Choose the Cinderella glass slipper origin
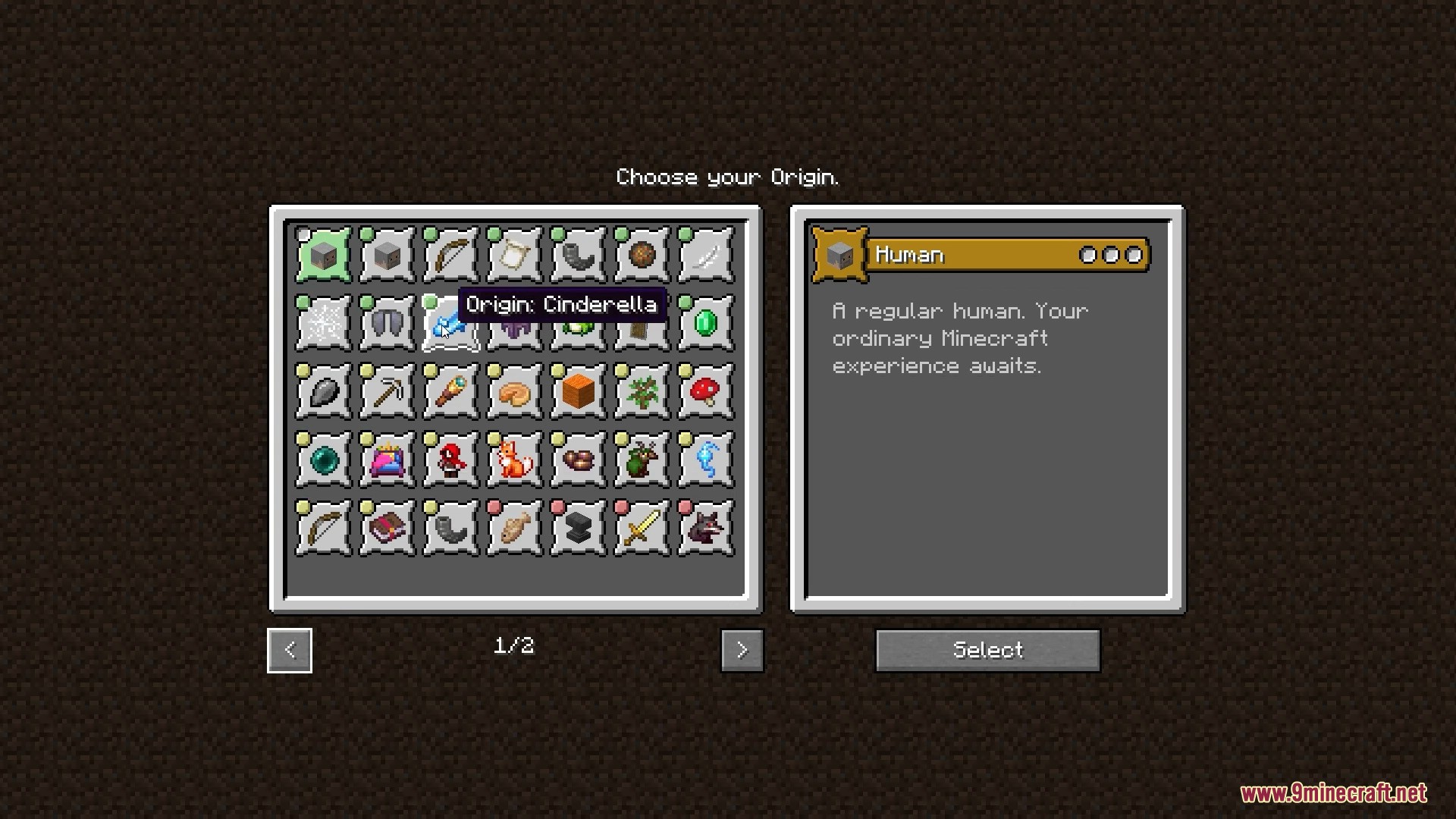 (450, 324)
